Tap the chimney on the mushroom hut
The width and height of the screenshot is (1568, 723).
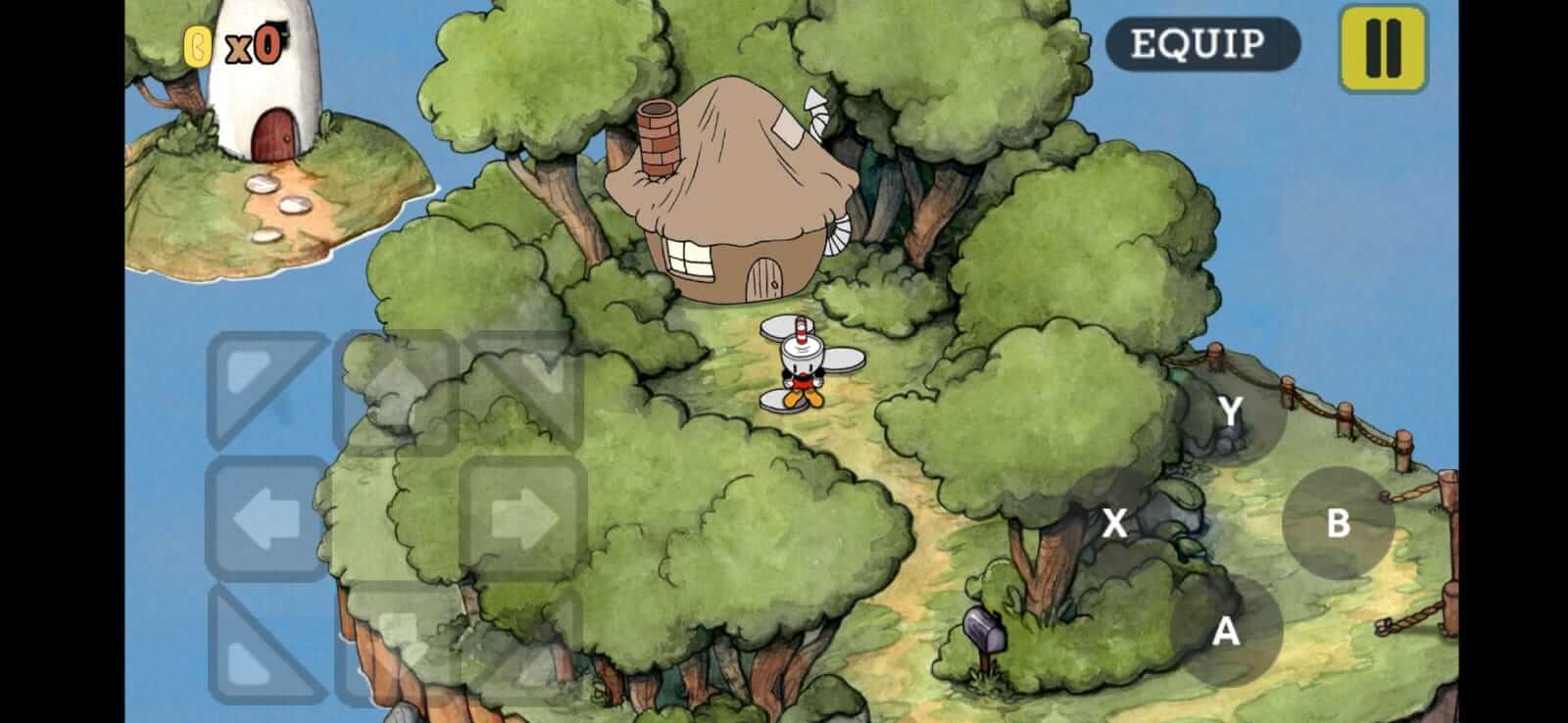tap(659, 137)
